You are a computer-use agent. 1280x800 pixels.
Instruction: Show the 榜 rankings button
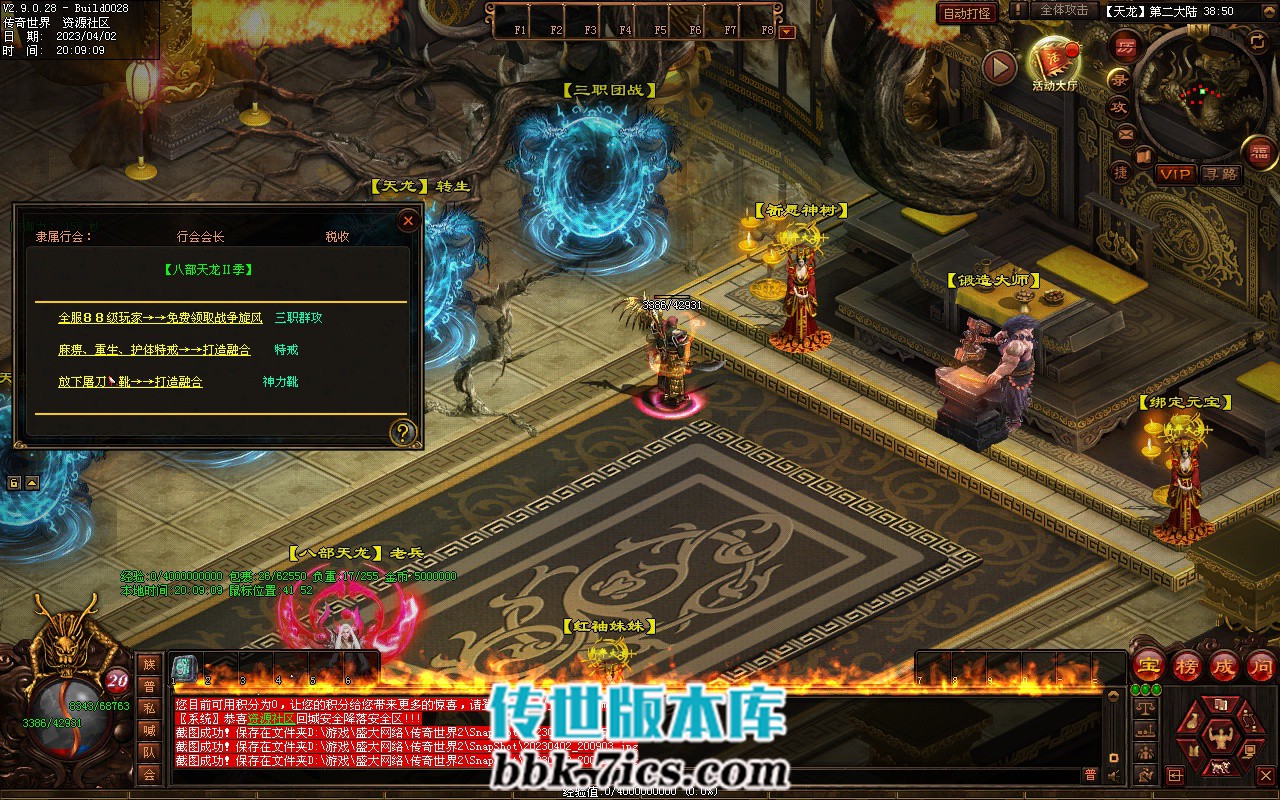(1187, 665)
